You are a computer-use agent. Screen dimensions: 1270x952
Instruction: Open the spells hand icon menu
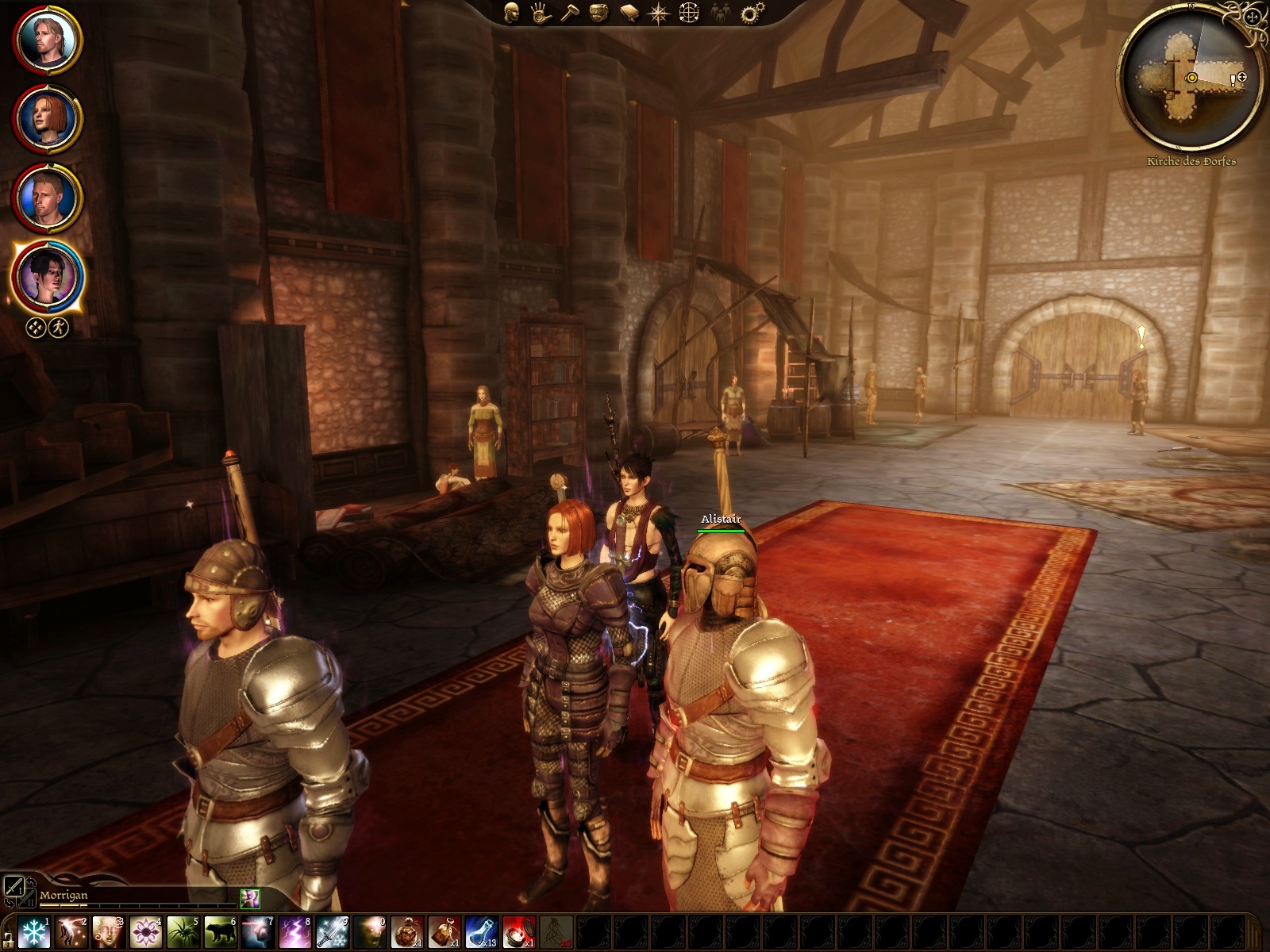541,13
